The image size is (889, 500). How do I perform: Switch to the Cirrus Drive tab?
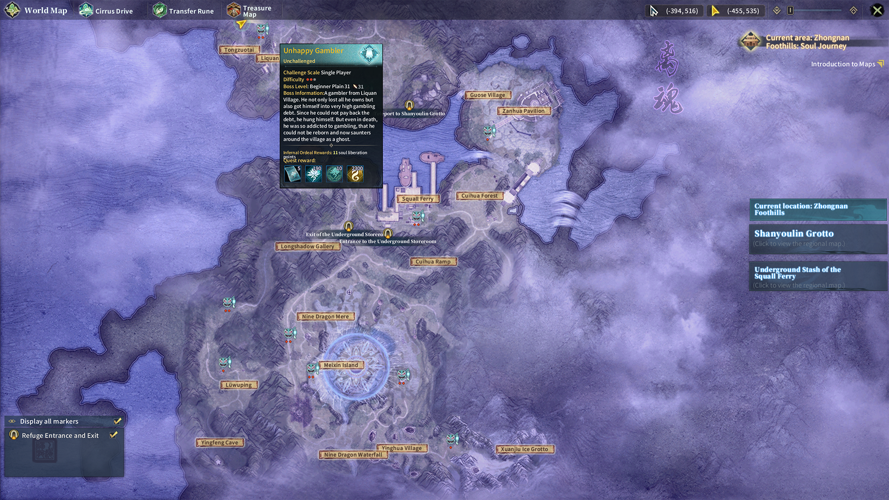pyautogui.click(x=106, y=11)
